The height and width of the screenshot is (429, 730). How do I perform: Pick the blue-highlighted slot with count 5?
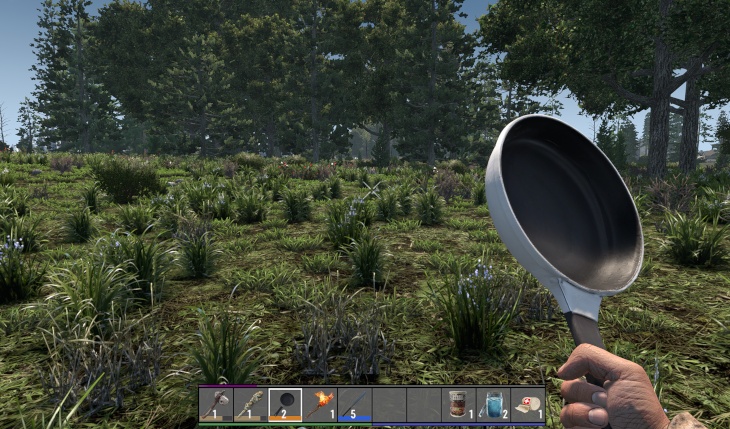click(354, 404)
